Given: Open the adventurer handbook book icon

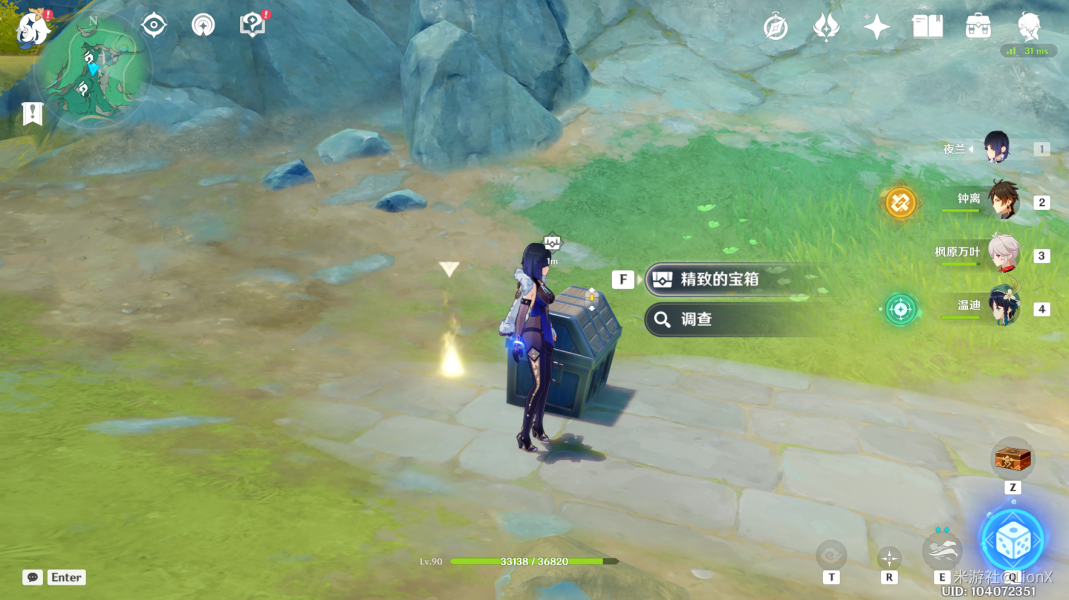Looking at the screenshot, I should click(x=928, y=27).
